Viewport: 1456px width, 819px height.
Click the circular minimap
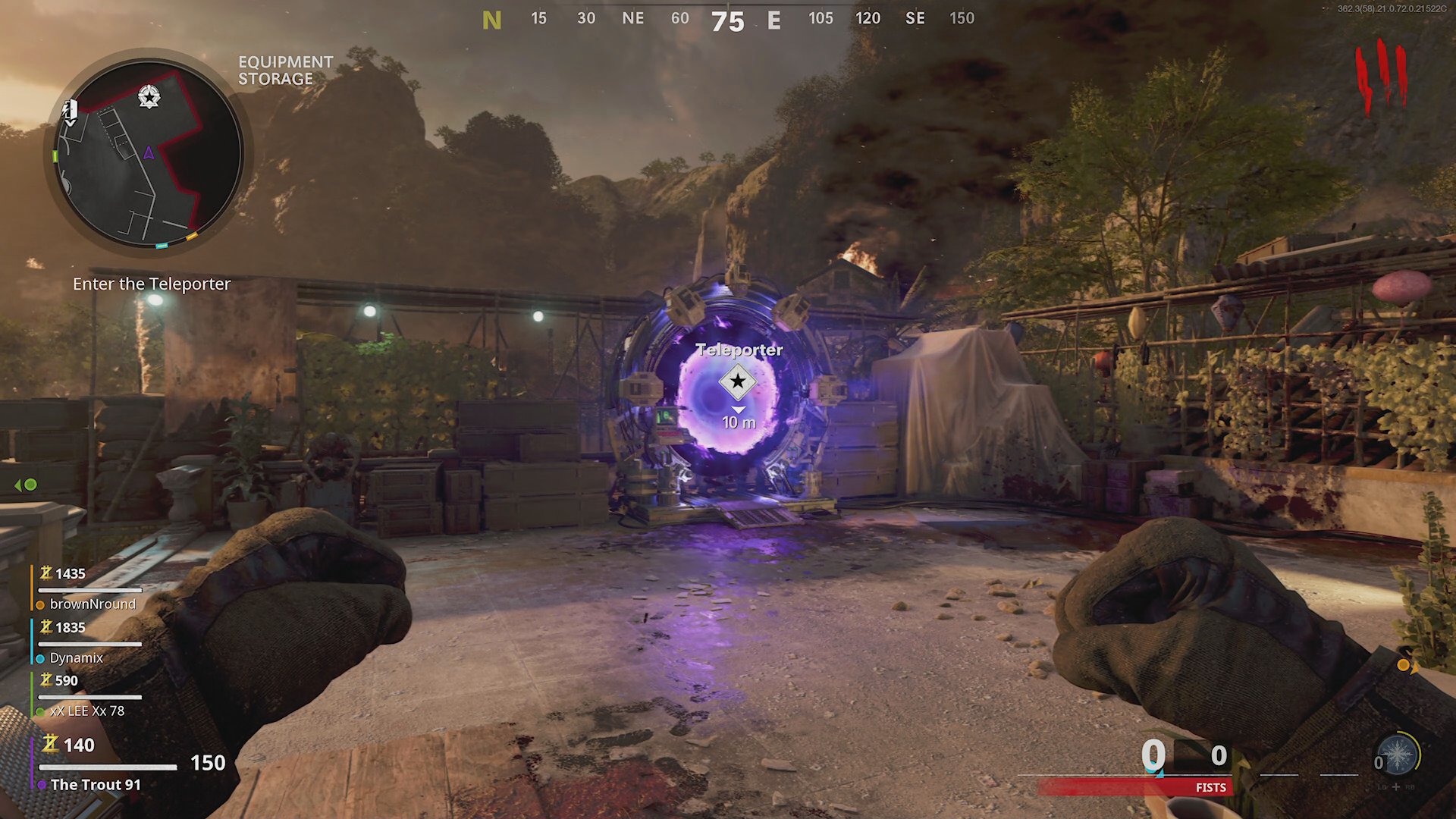(x=149, y=152)
